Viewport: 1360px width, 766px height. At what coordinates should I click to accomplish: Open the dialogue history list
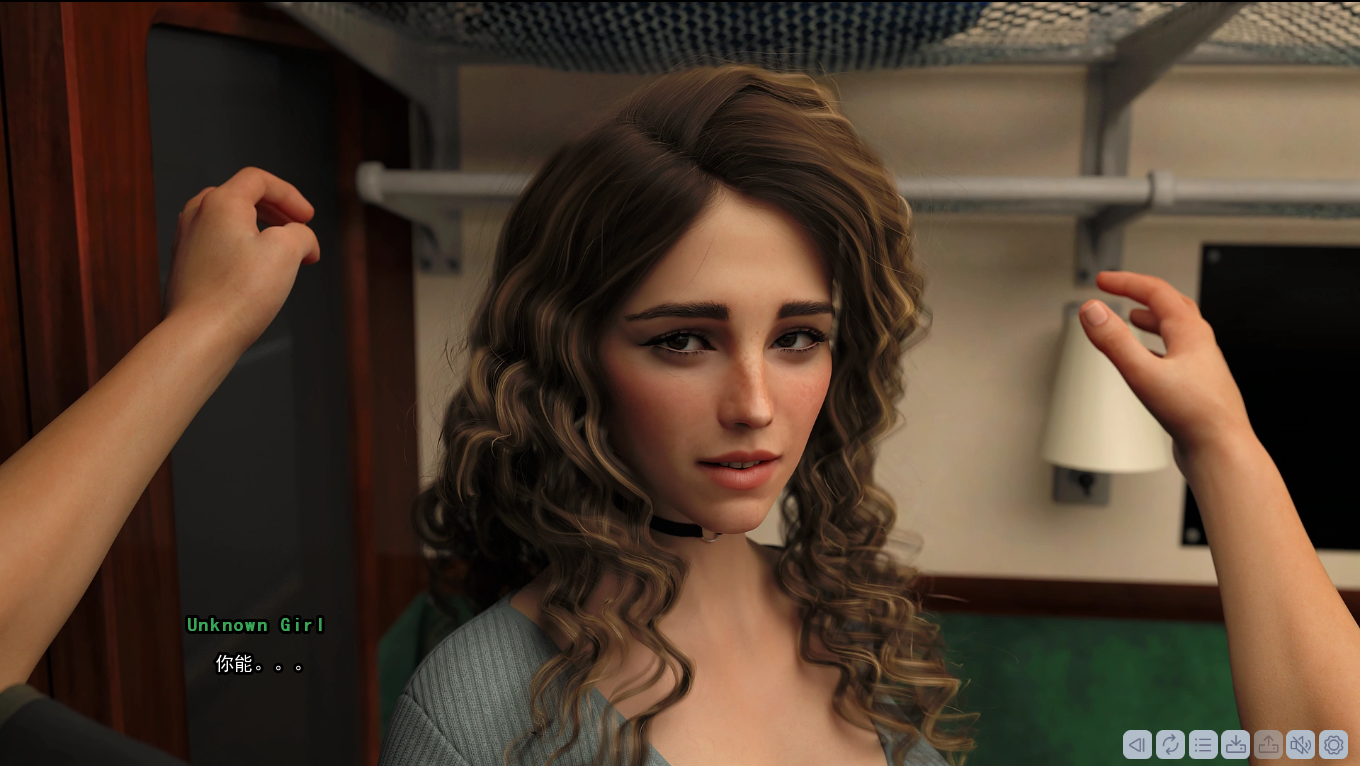(x=1203, y=744)
